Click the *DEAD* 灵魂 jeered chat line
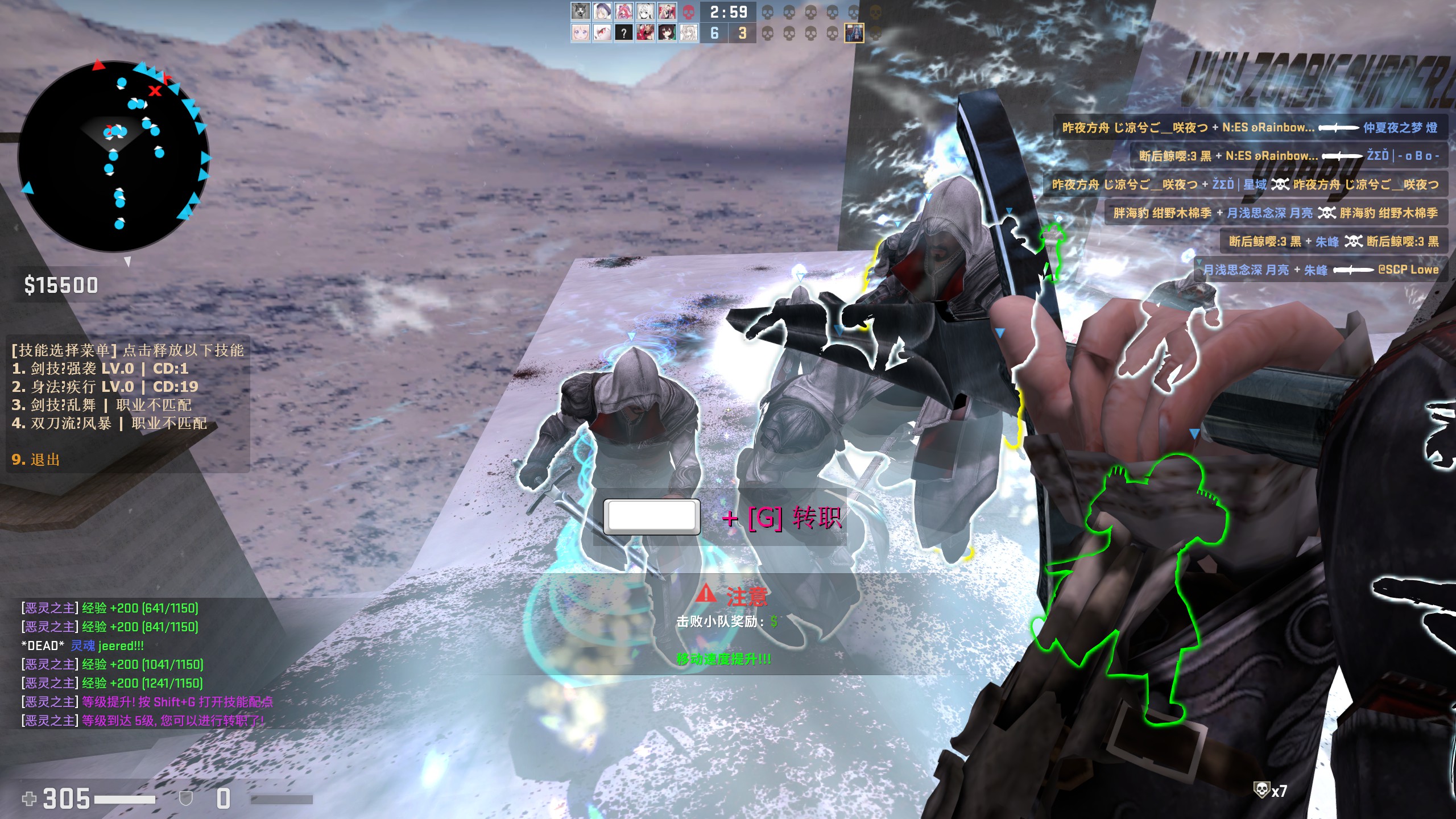This screenshot has width=1456, height=819. click(x=82, y=646)
